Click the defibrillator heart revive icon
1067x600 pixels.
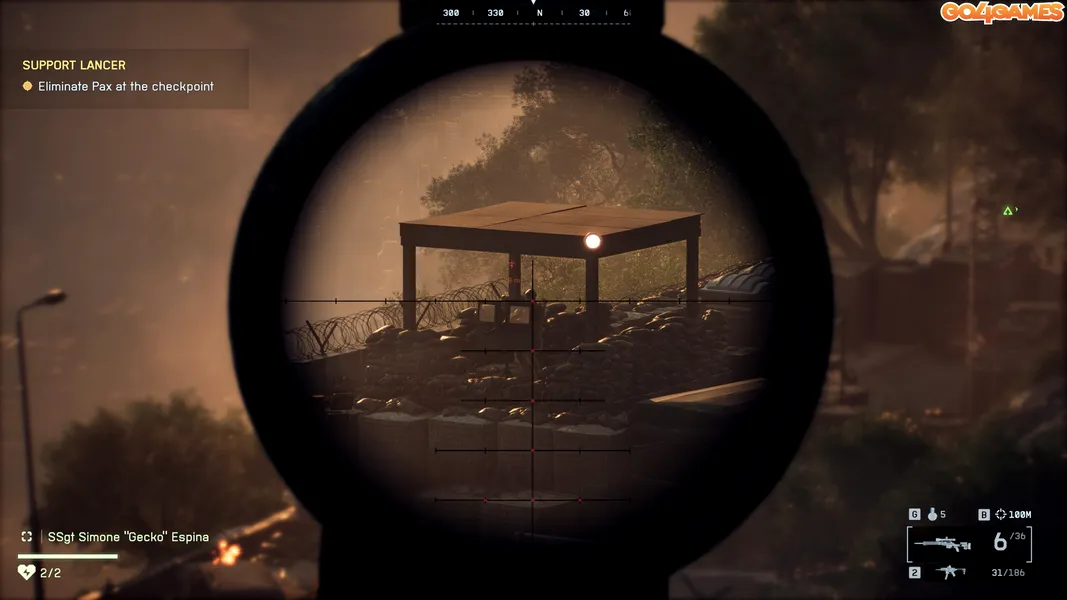[x=27, y=572]
